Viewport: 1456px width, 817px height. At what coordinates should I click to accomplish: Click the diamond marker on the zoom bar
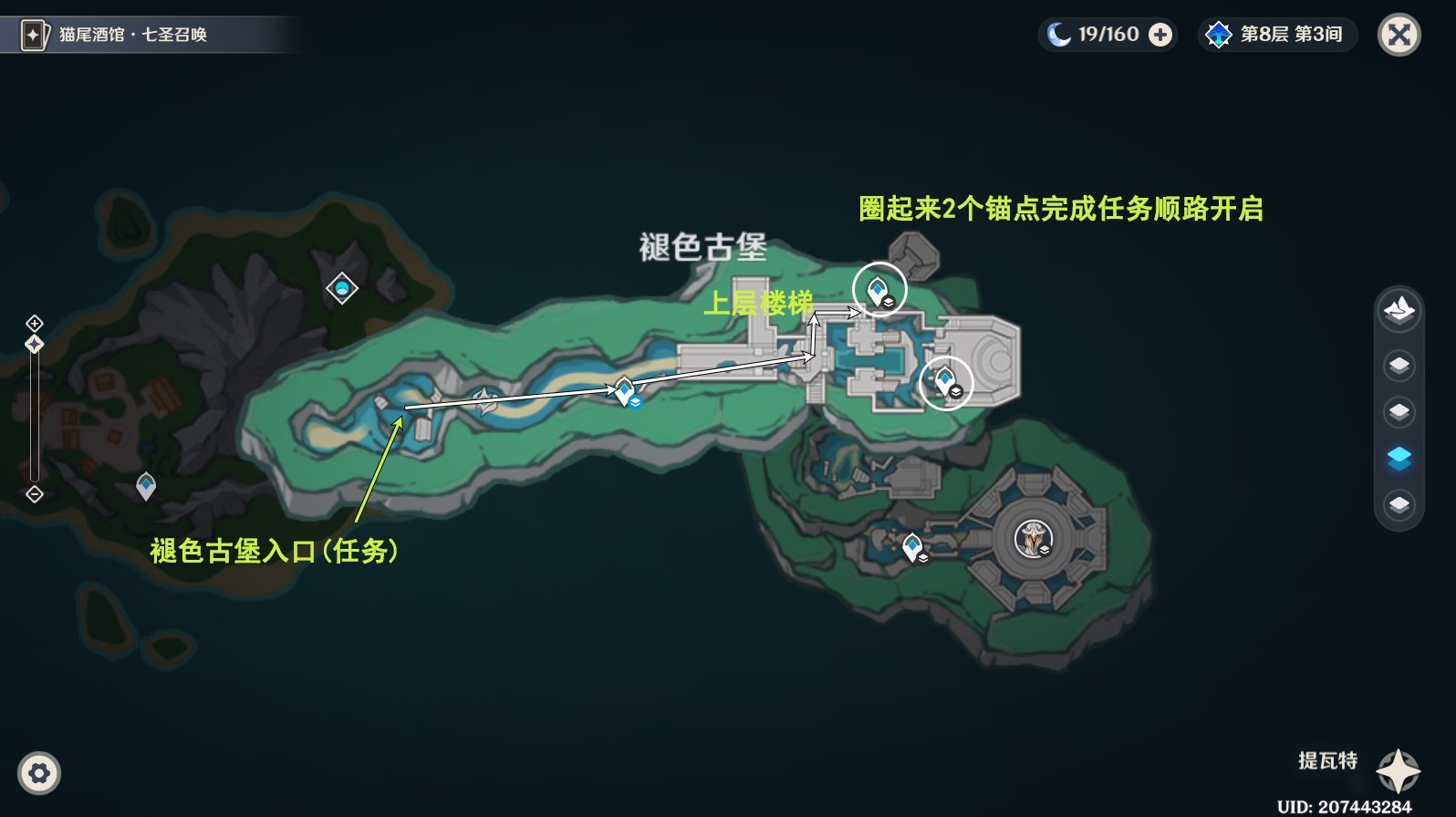pos(34,345)
